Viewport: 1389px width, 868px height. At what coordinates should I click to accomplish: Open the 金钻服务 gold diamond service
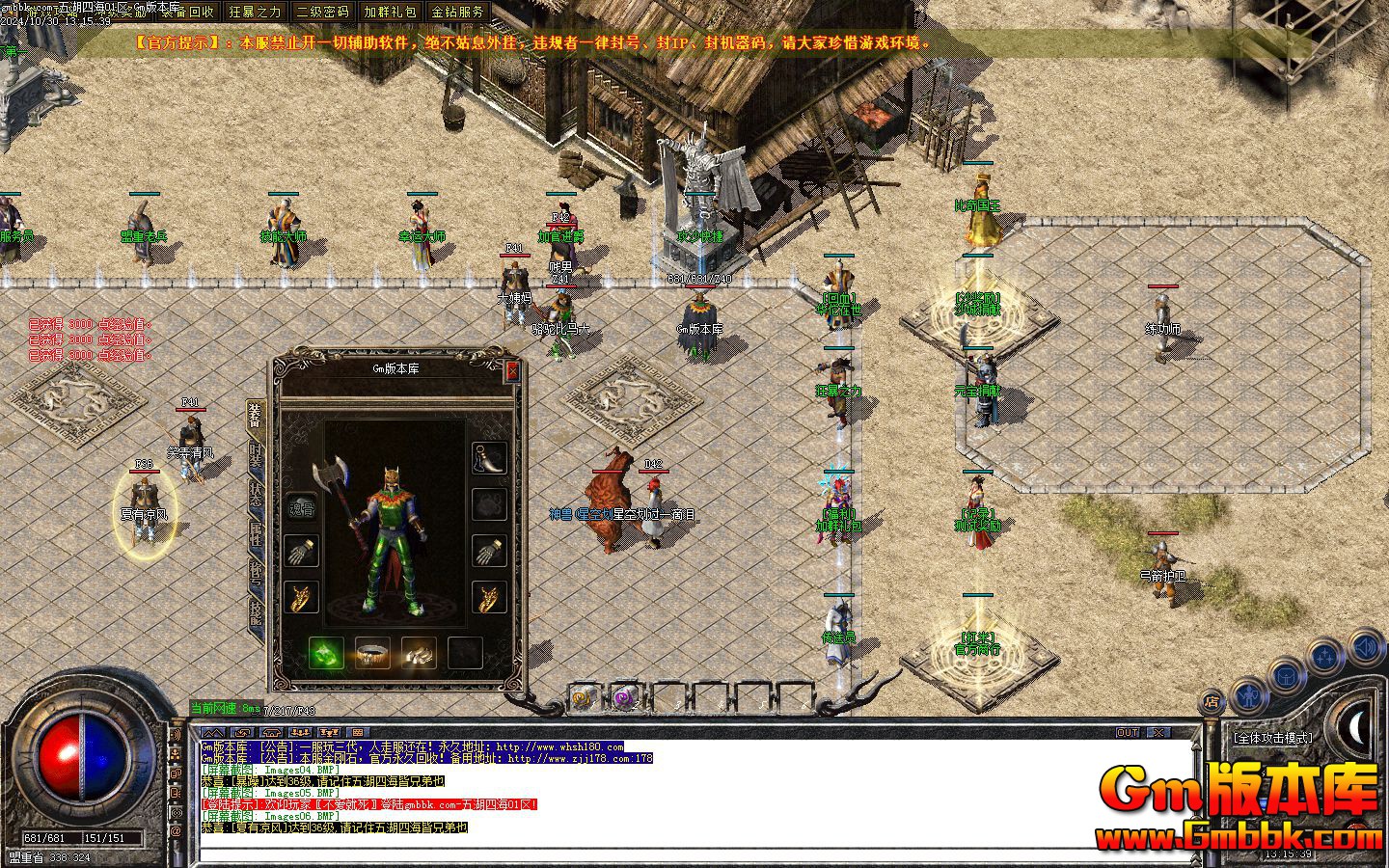[x=457, y=12]
